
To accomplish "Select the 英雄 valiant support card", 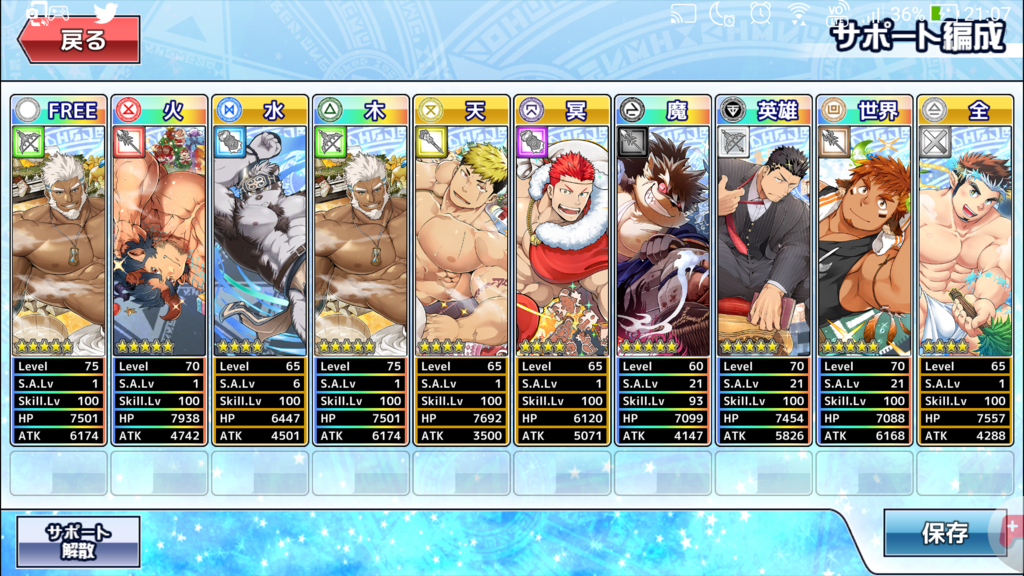I will (764, 270).
